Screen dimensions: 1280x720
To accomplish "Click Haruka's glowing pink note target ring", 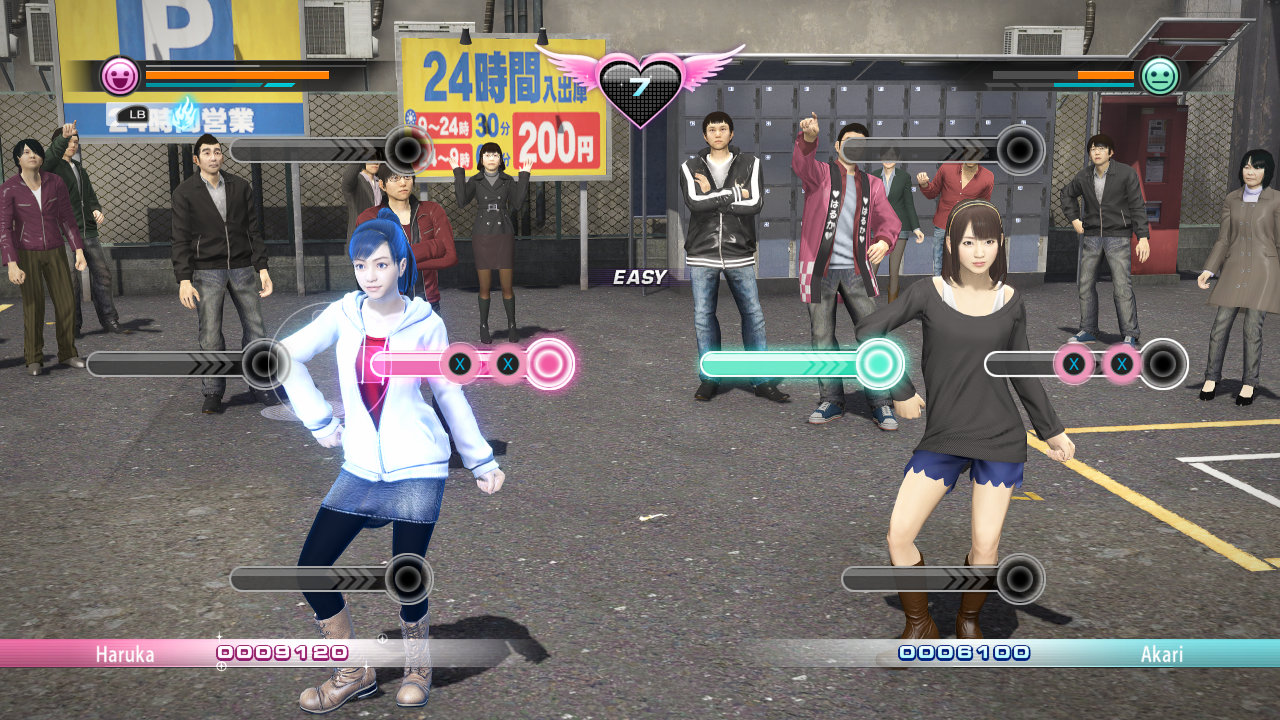I will (x=548, y=364).
